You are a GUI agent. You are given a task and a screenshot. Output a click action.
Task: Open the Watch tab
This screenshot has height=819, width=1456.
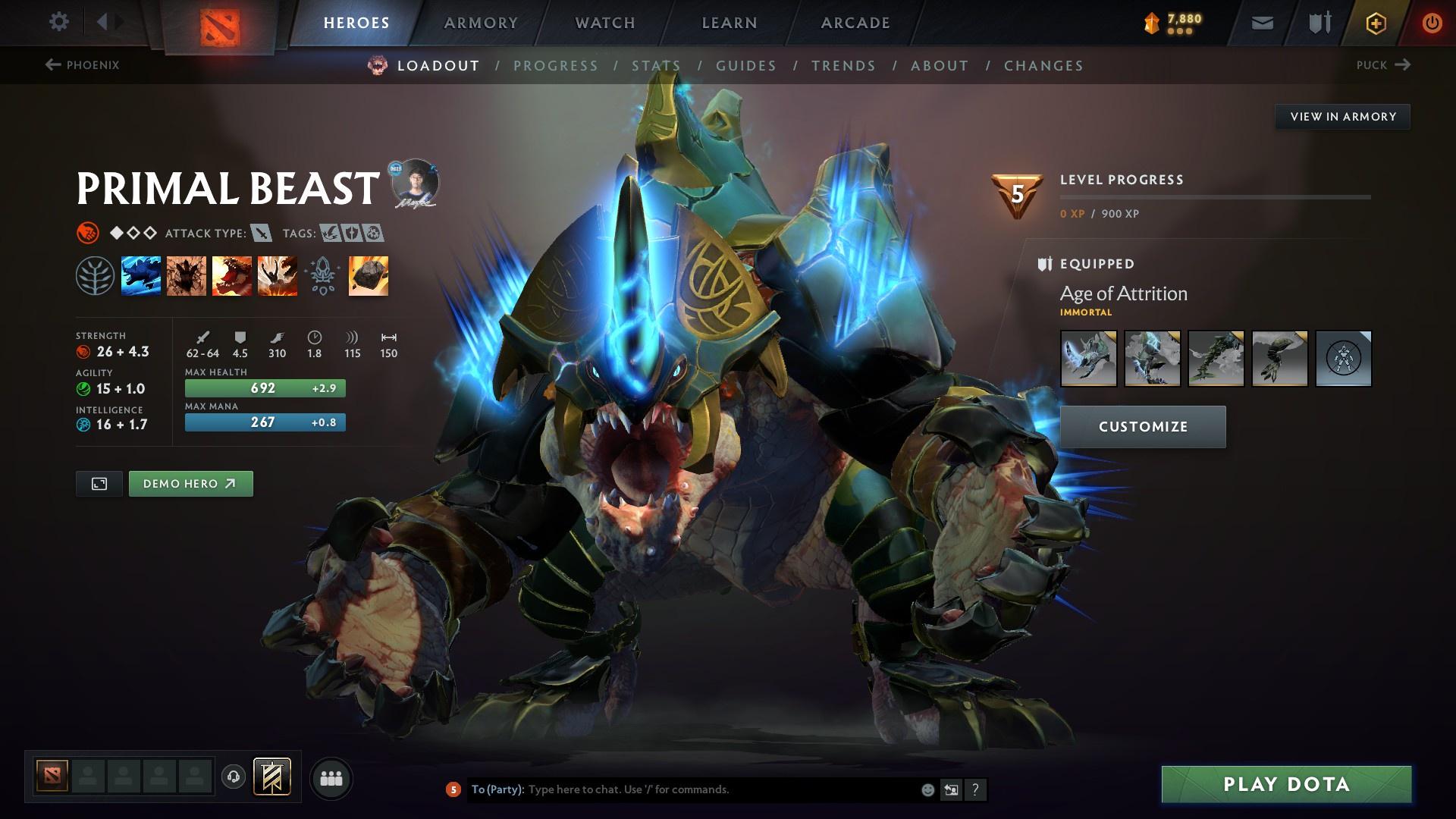[605, 23]
